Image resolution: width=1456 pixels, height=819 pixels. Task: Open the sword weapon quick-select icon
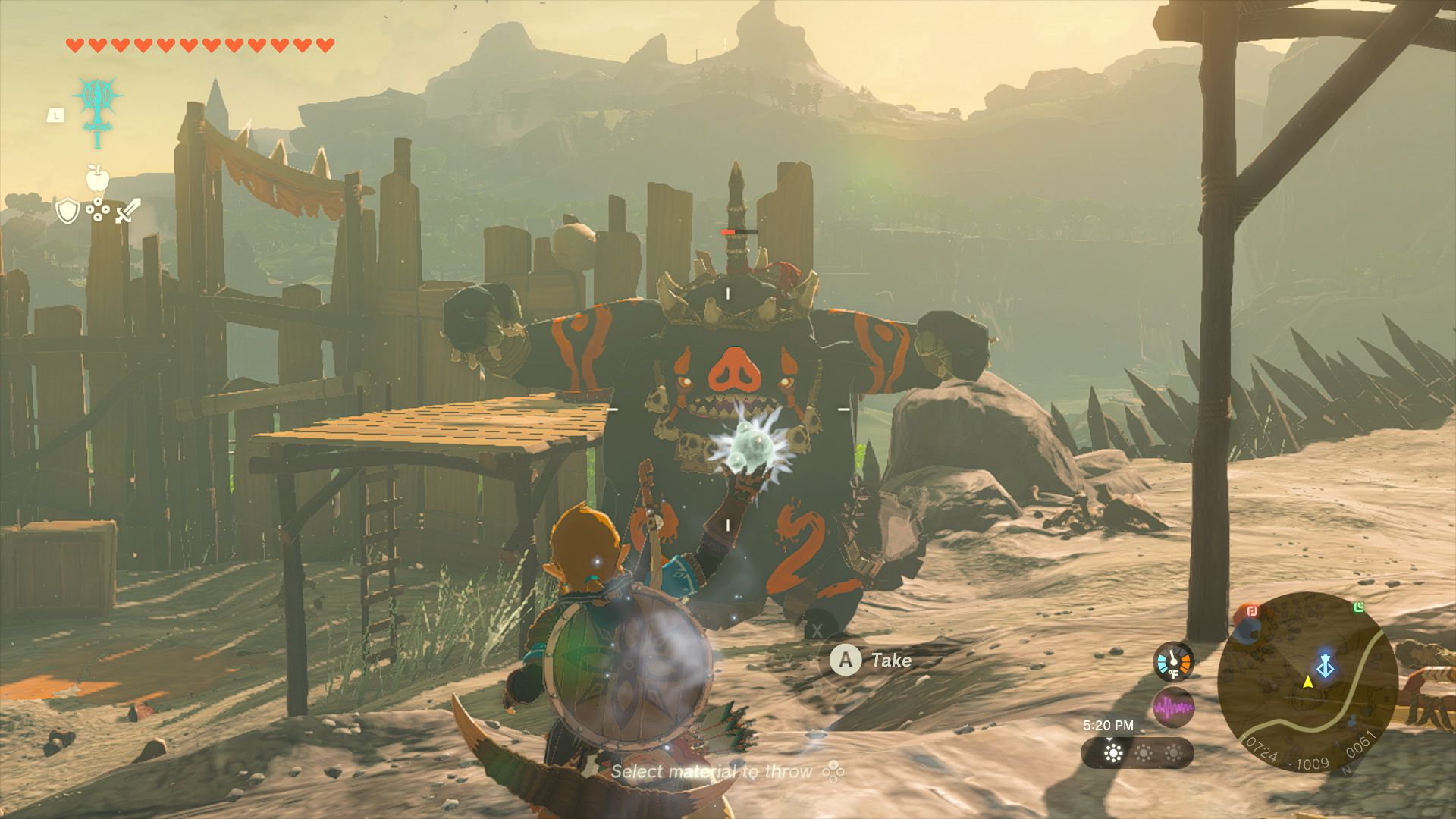(127, 211)
